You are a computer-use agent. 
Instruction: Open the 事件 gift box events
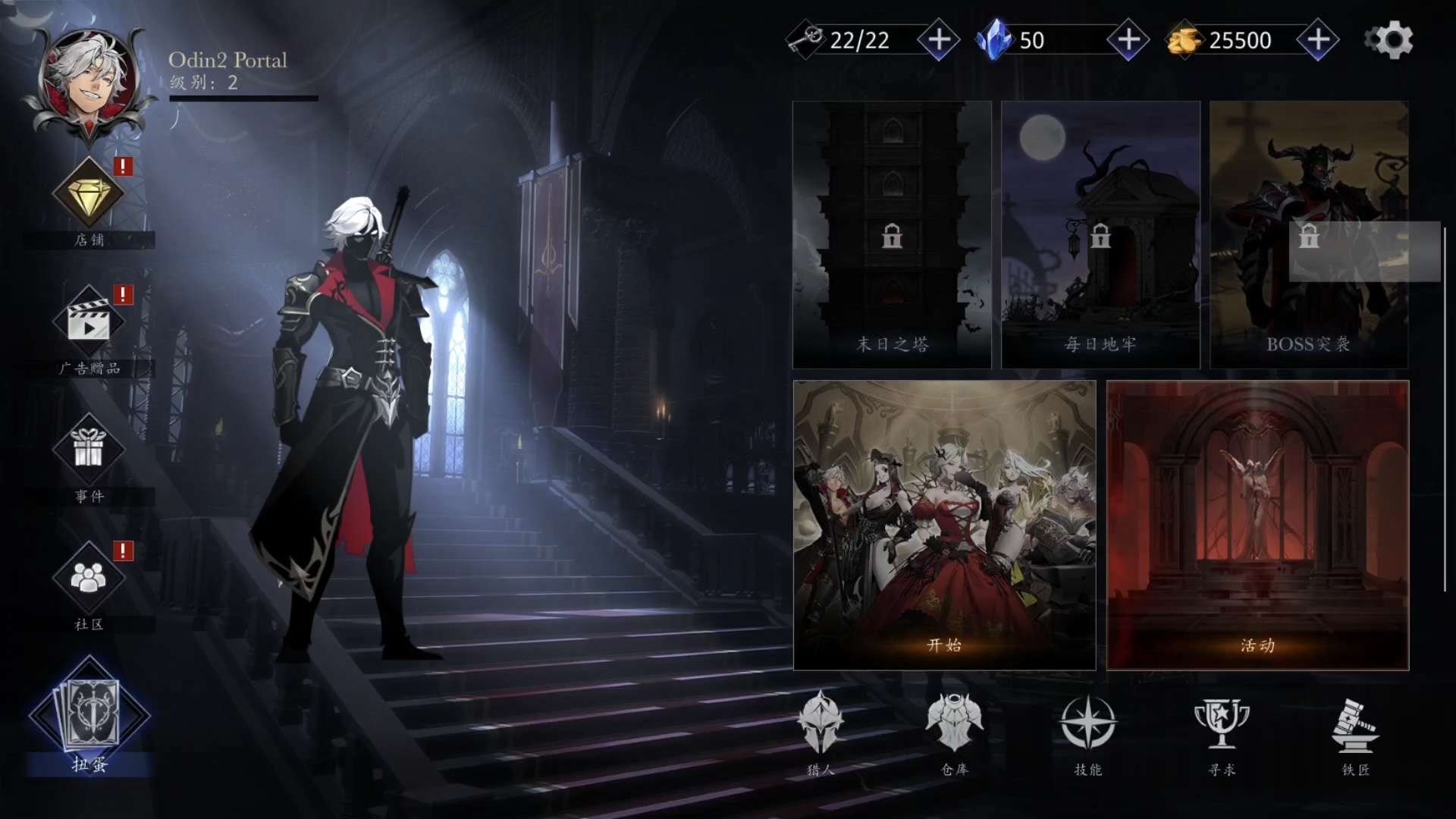click(x=89, y=449)
